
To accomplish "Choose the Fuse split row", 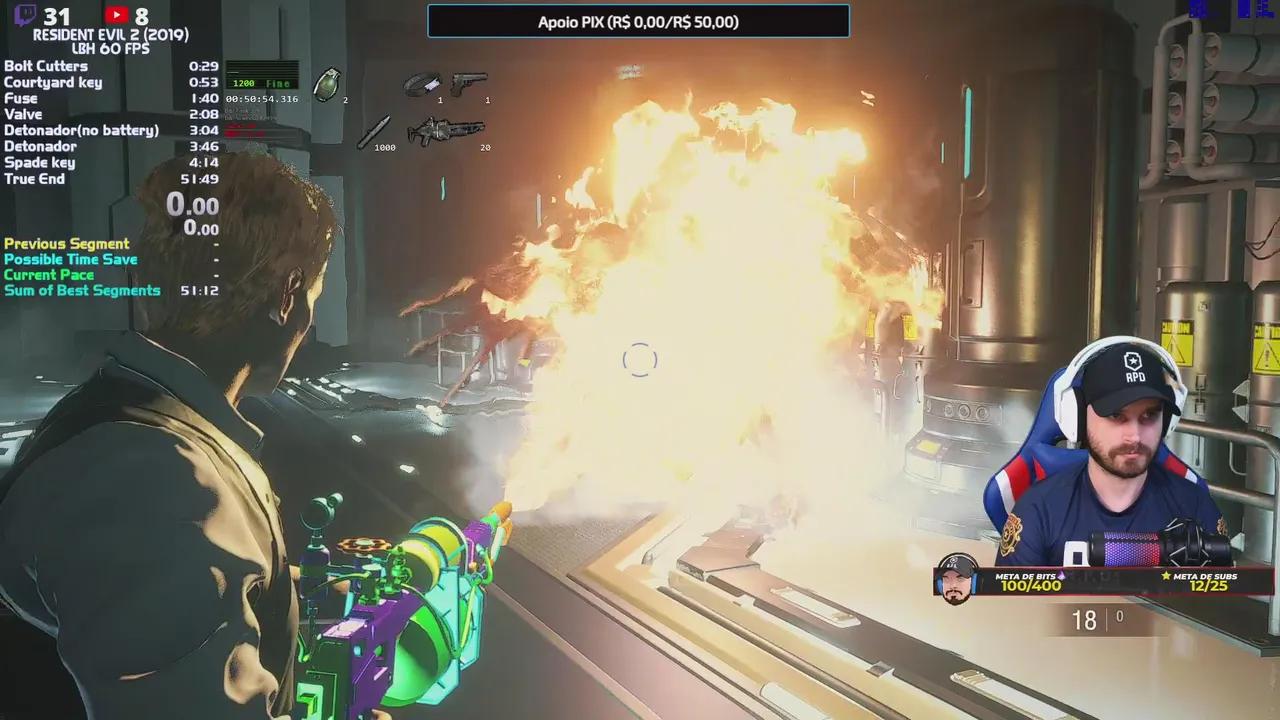I will (110, 98).
